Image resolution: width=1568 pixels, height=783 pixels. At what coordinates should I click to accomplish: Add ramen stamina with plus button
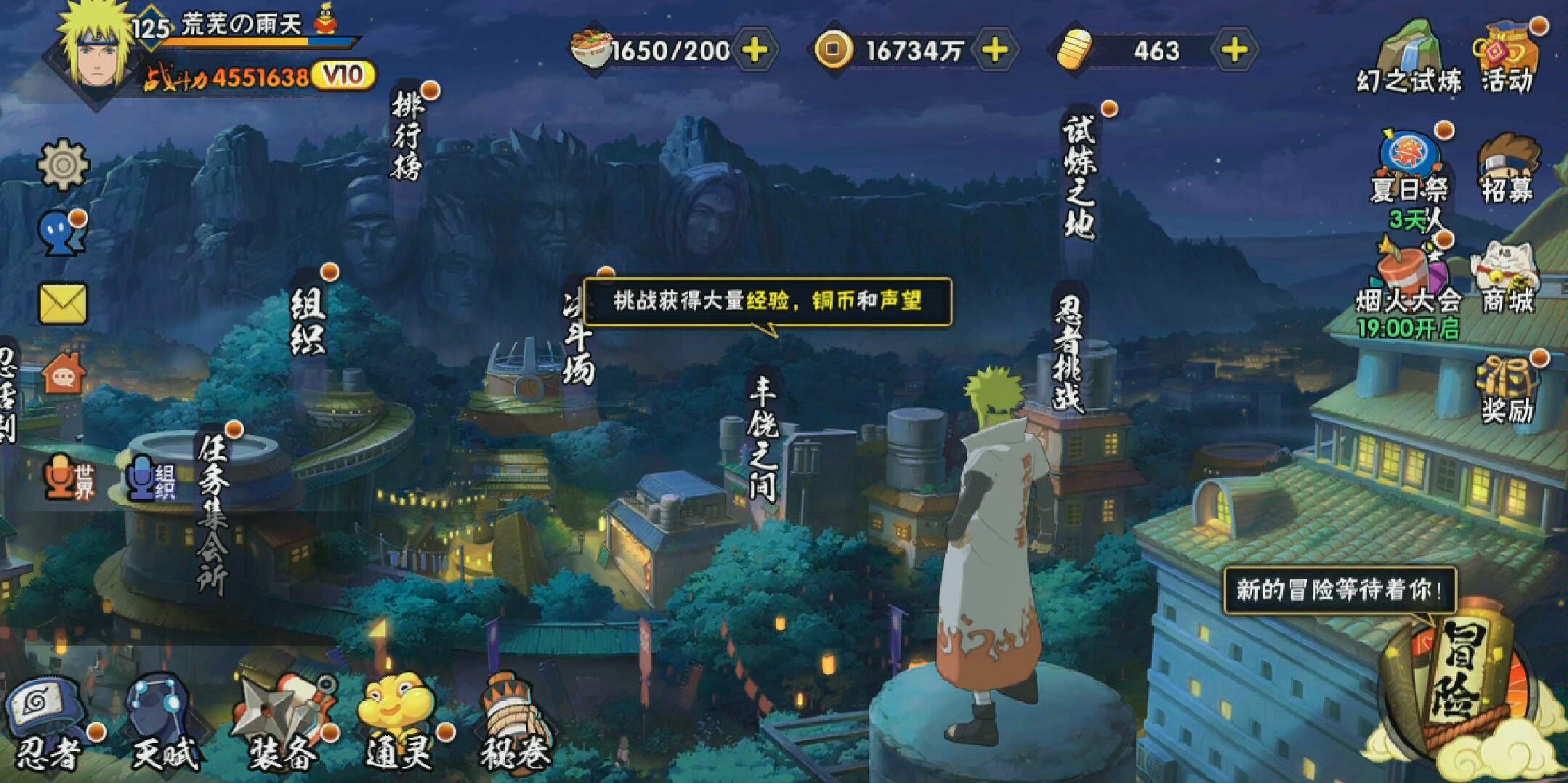[756, 51]
